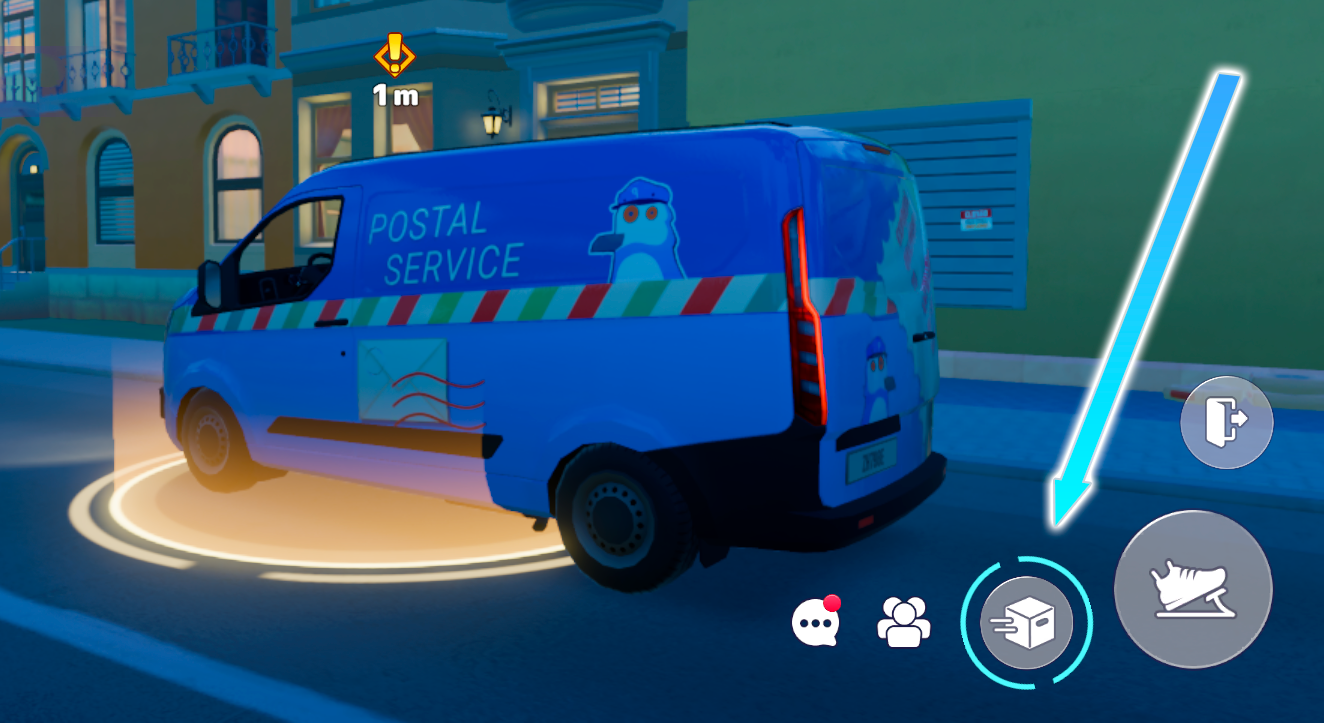Select the objective warning marker
The height and width of the screenshot is (723, 1324).
pyautogui.click(x=395, y=55)
